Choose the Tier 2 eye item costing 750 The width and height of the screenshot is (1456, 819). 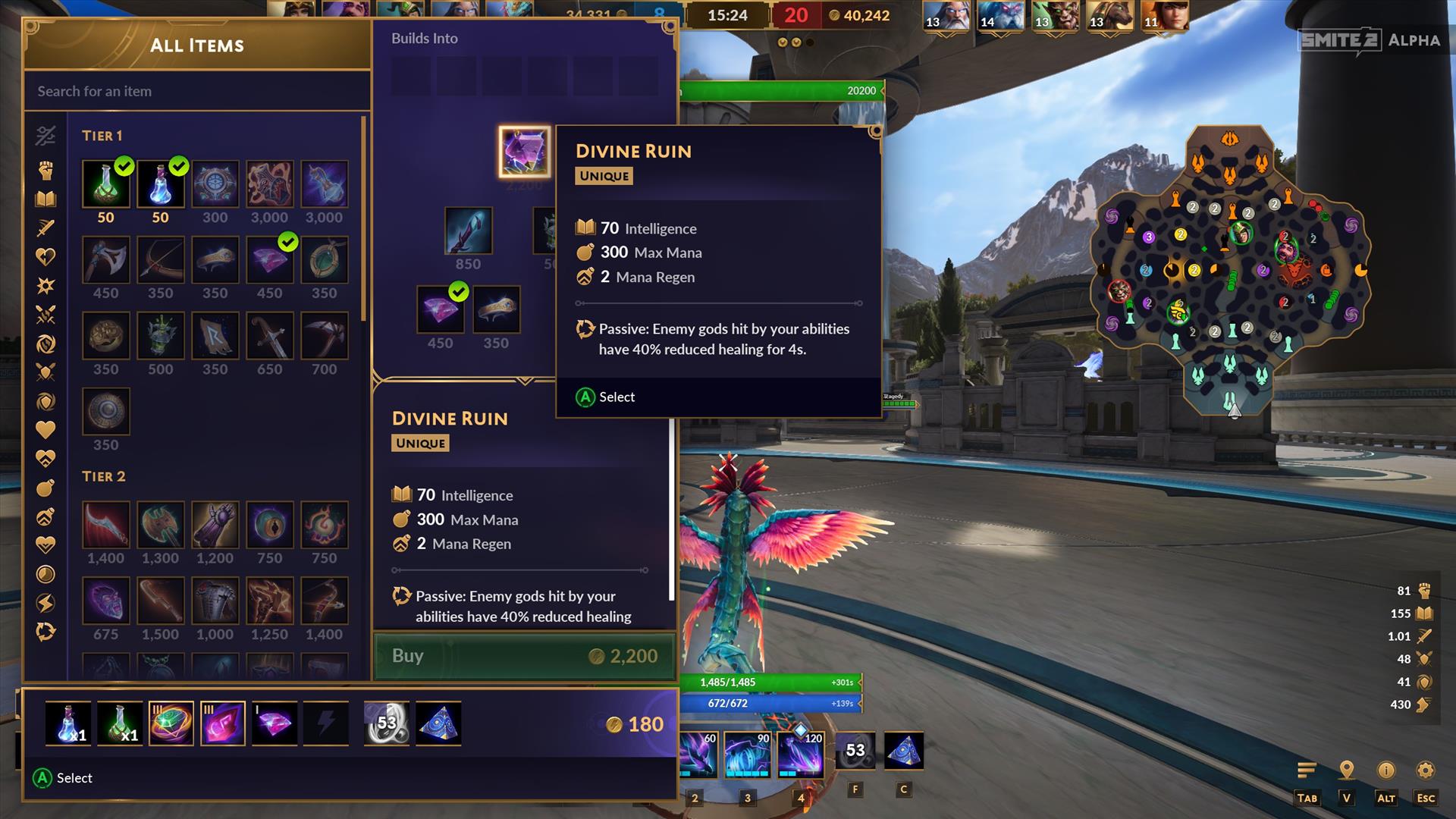tap(269, 525)
